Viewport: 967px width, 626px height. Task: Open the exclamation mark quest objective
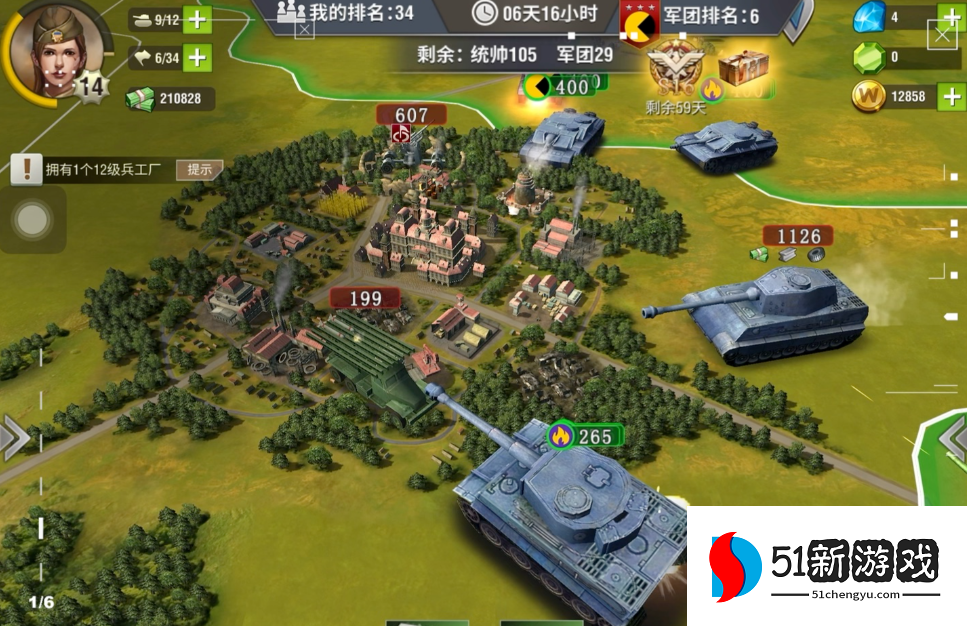click(25, 169)
